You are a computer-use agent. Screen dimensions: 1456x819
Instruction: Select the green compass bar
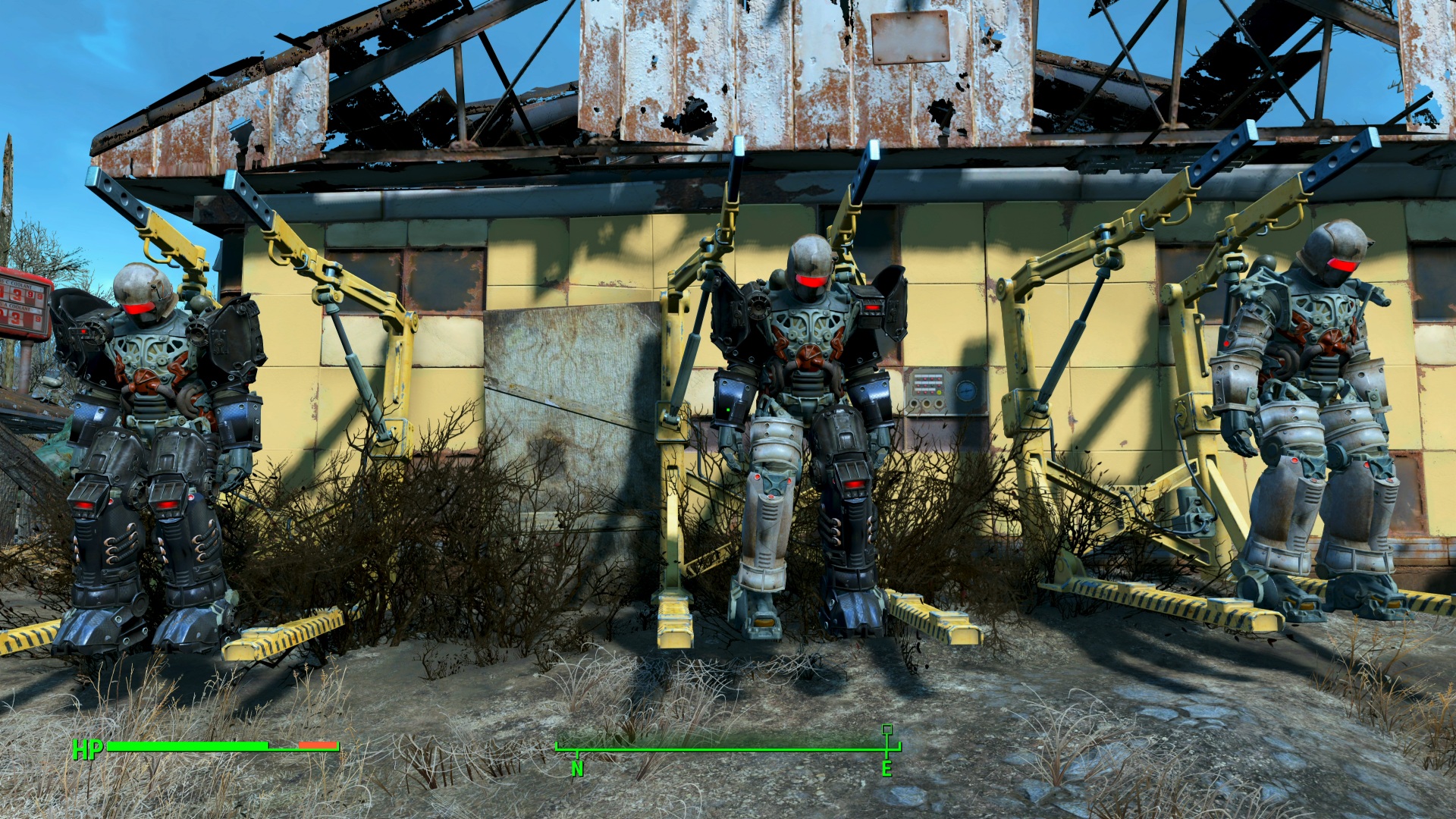tap(728, 749)
